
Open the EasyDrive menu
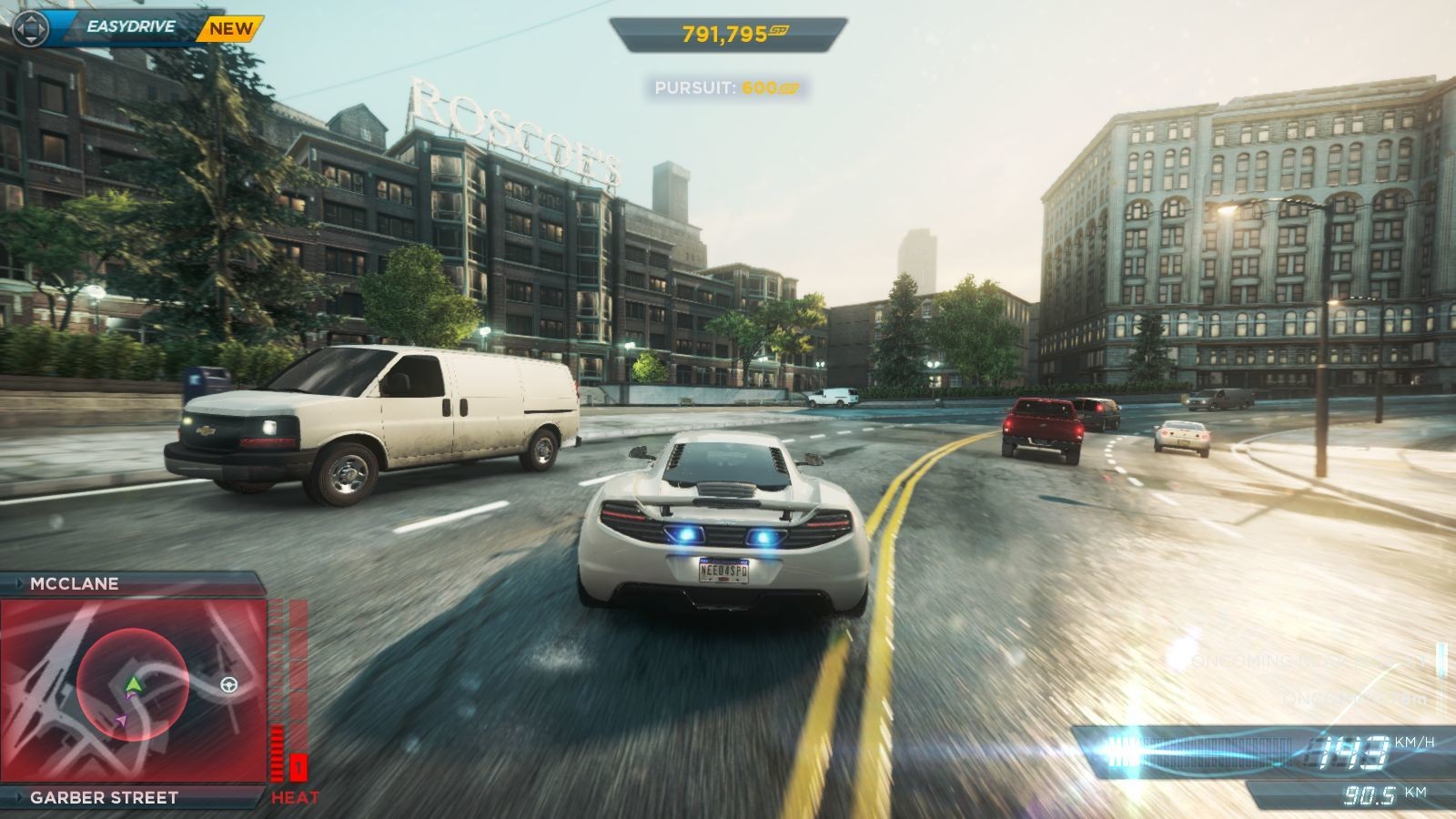(130, 27)
